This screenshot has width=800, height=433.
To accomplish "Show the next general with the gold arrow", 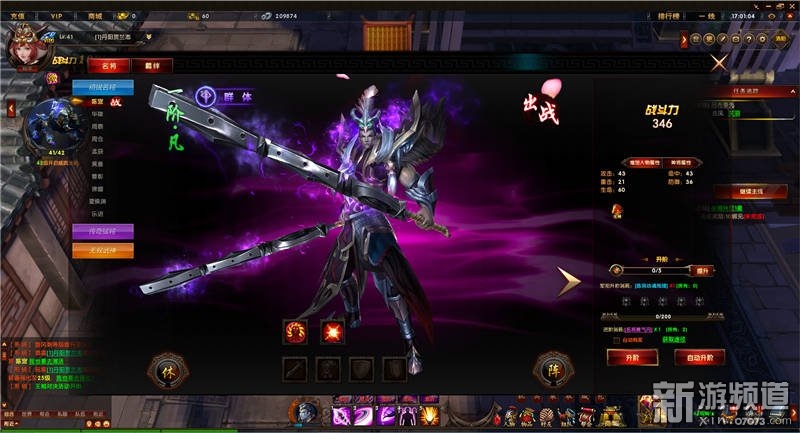I will [x=569, y=283].
